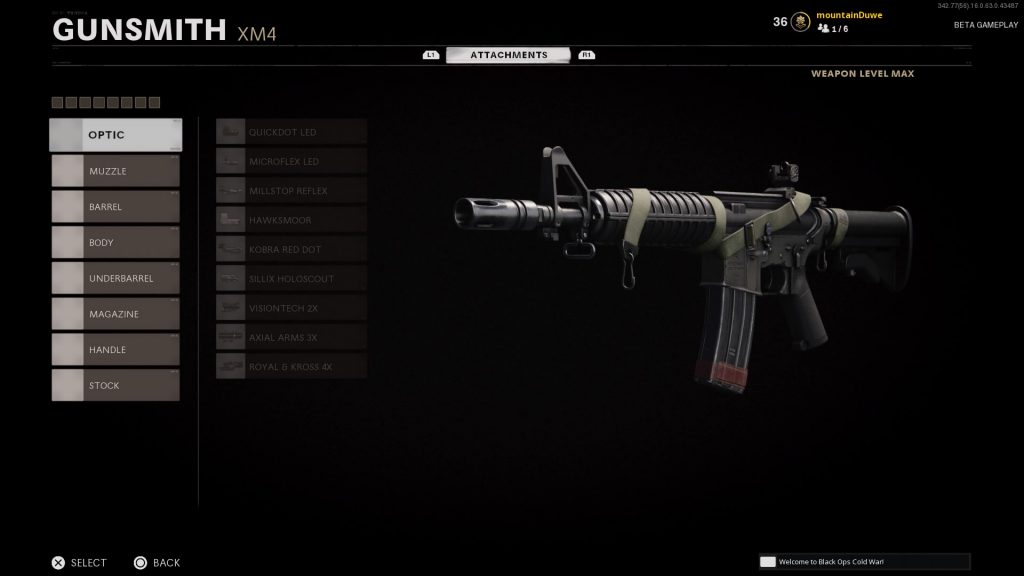Select the Underbarrel attachment category
Screen dimensions: 1024x576
click(116, 278)
